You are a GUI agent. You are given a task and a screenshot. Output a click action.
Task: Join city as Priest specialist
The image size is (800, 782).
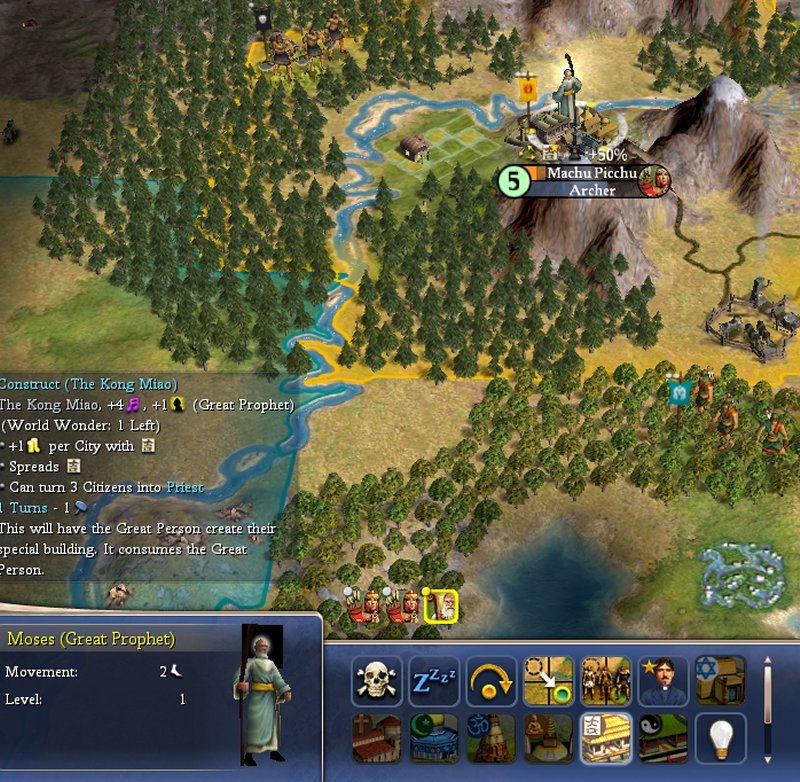[x=663, y=682]
